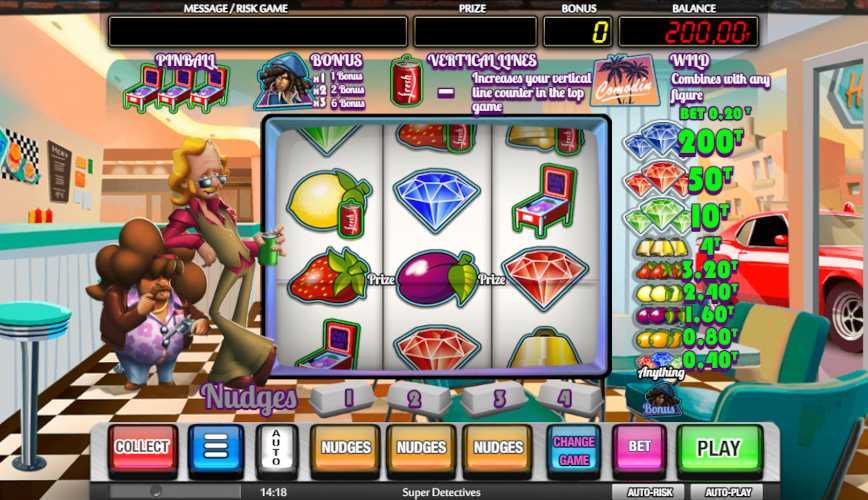
Task: Adjust wager with the pink BET button
Action: (x=640, y=448)
